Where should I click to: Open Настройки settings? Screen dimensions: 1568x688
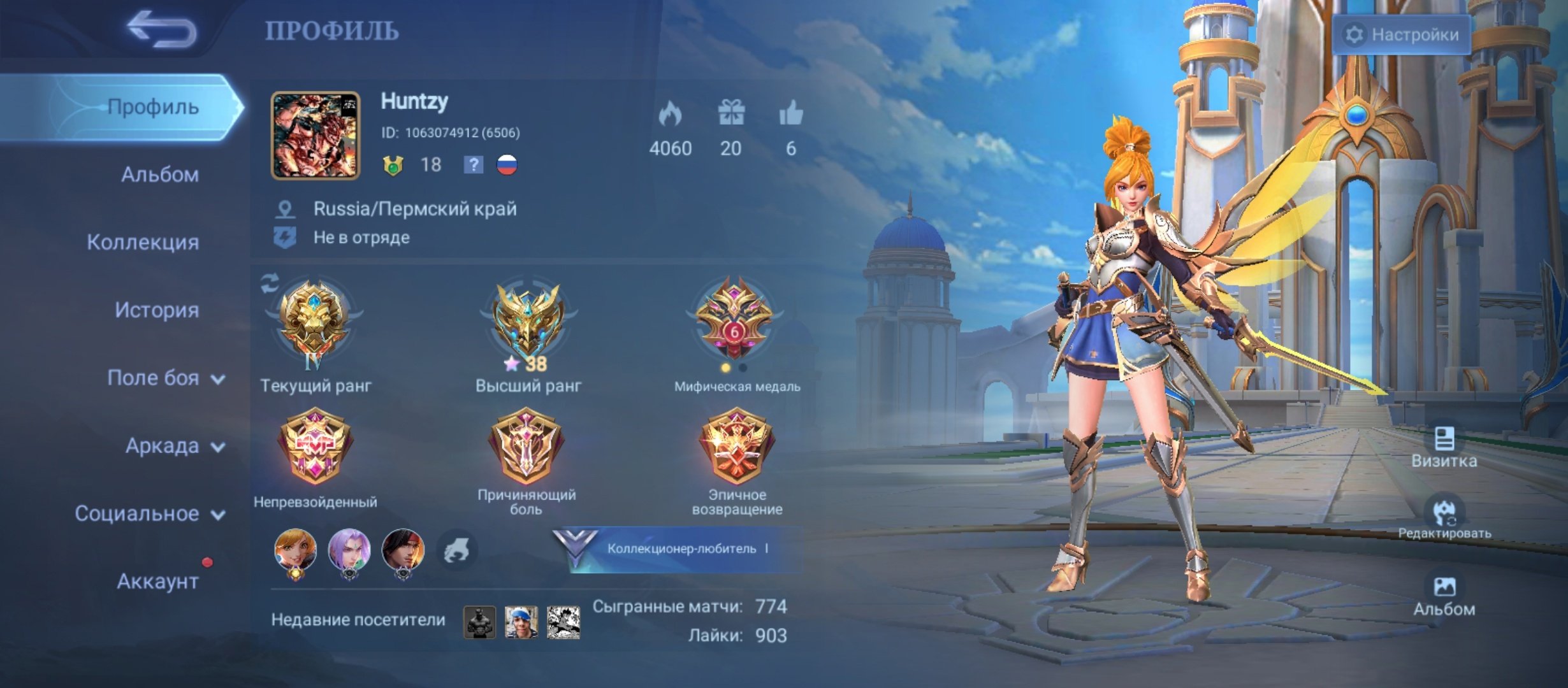(1402, 34)
